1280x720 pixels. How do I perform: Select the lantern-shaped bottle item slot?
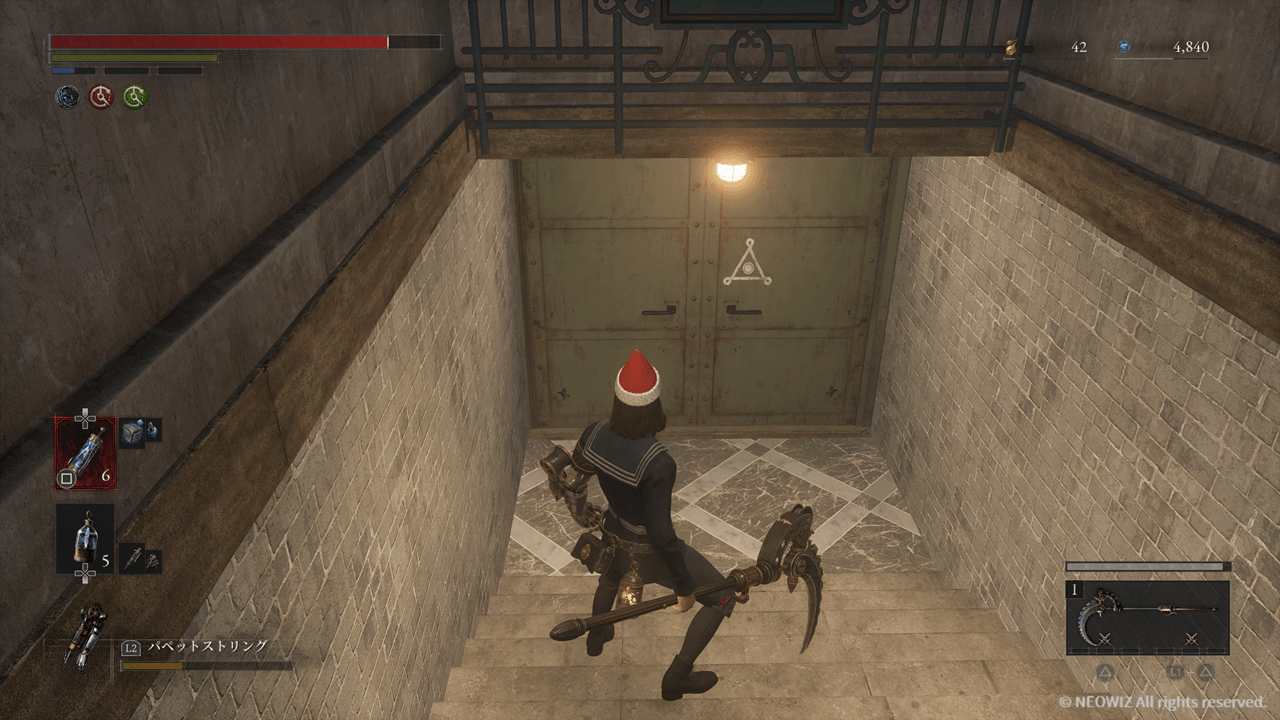(84, 539)
